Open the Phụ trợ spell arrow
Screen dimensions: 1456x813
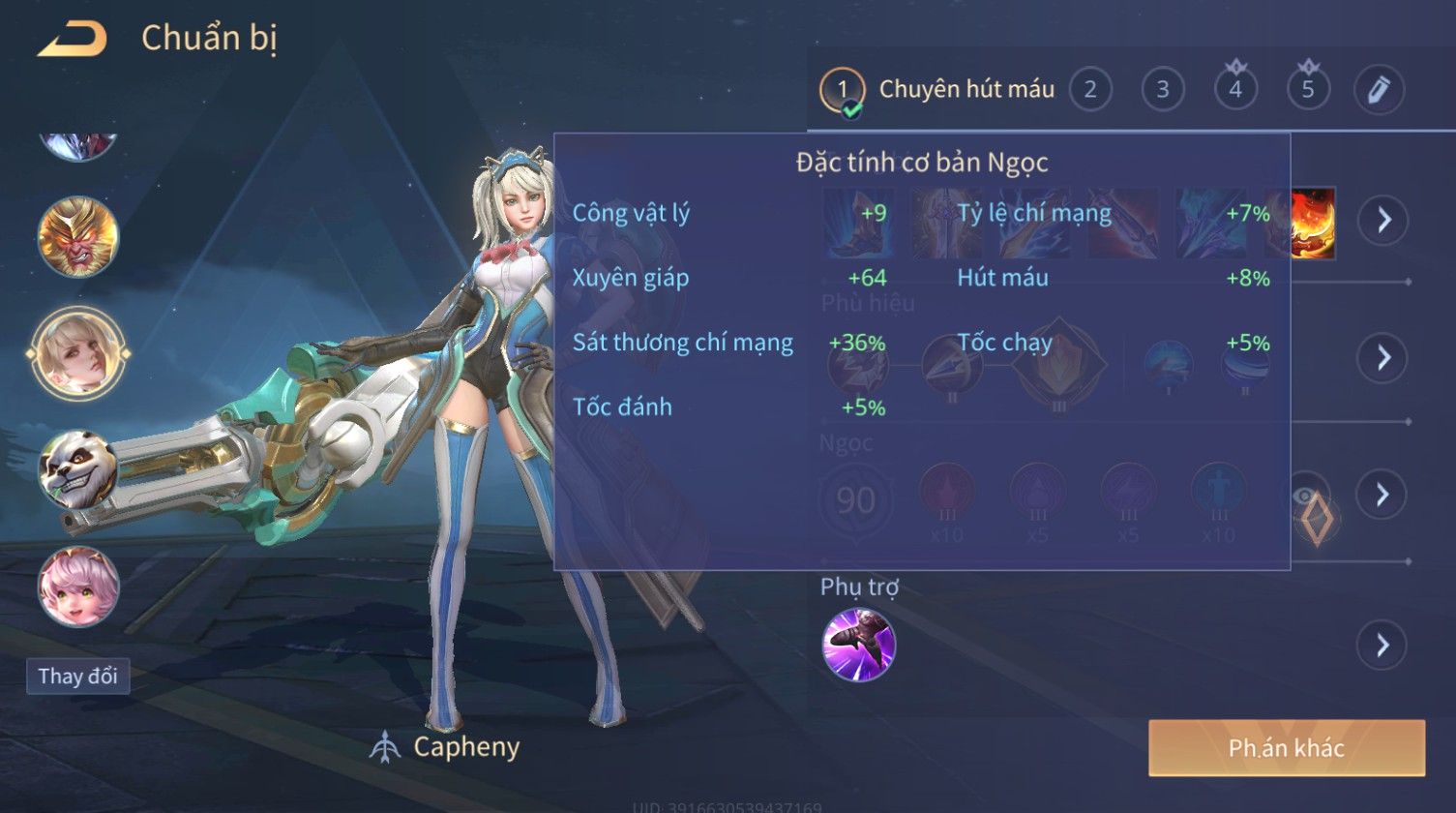[x=1382, y=644]
